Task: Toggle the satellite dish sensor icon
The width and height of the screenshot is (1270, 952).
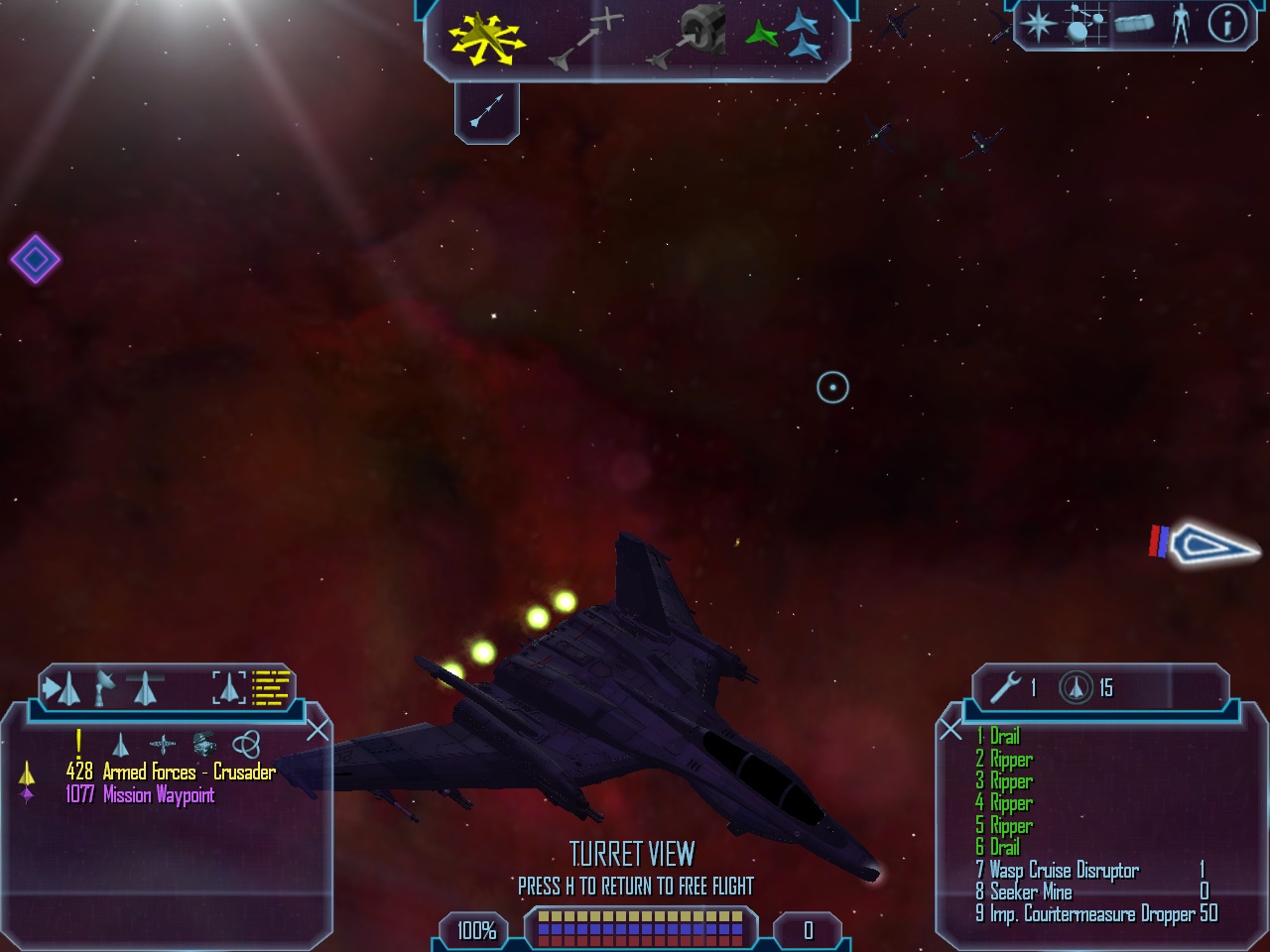Action: pos(104,687)
